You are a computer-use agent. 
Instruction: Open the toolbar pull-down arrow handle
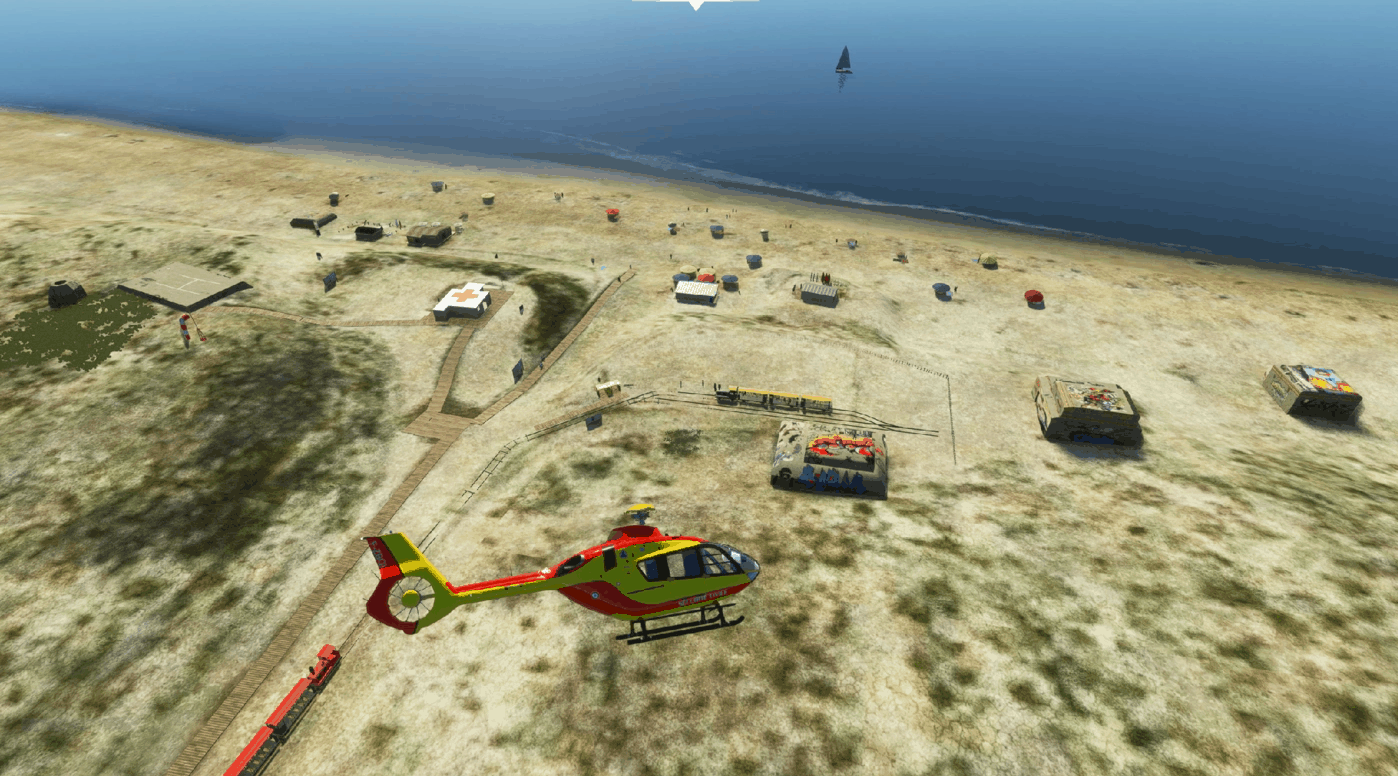click(x=696, y=4)
